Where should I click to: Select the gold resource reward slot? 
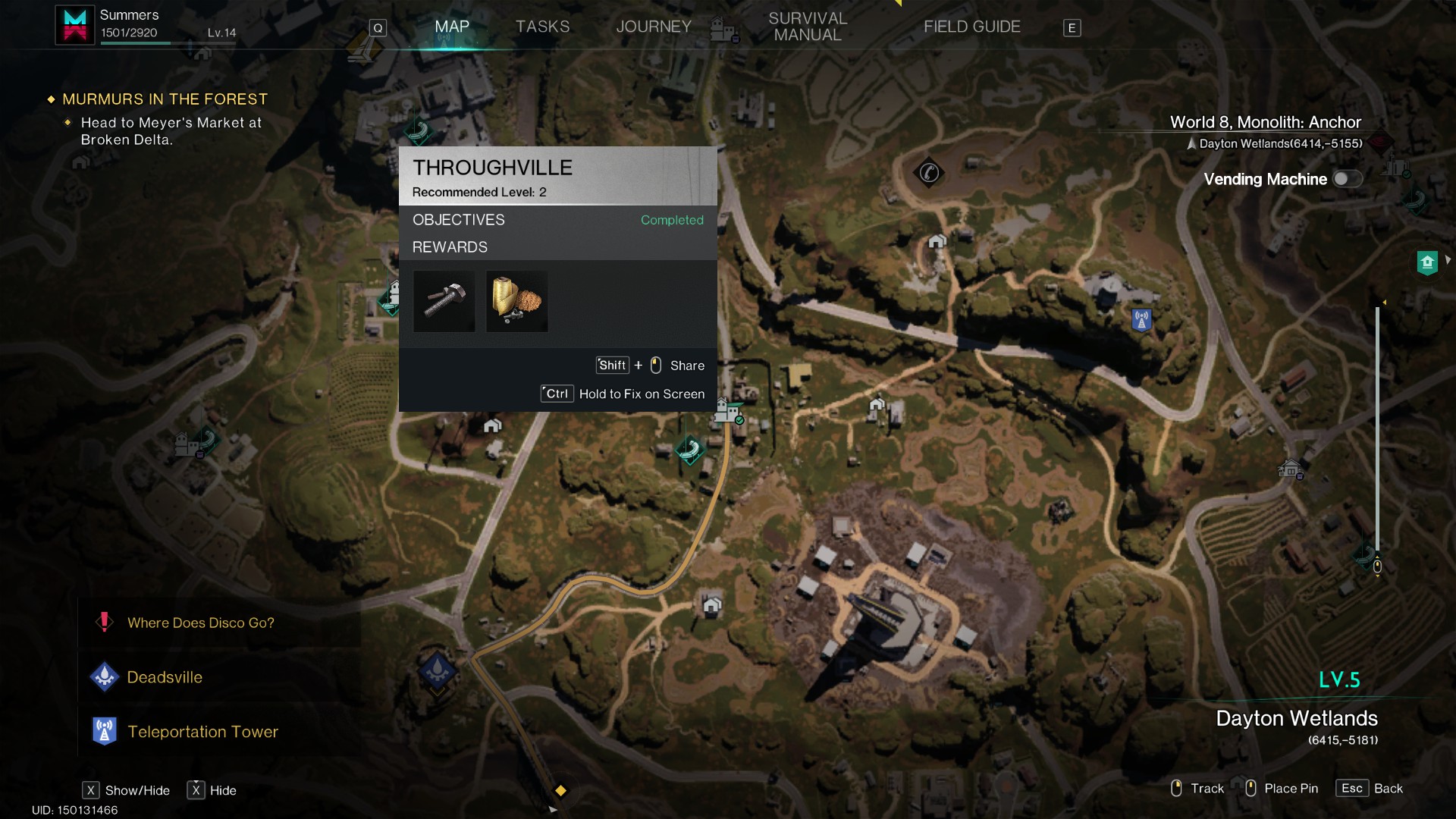coord(517,302)
